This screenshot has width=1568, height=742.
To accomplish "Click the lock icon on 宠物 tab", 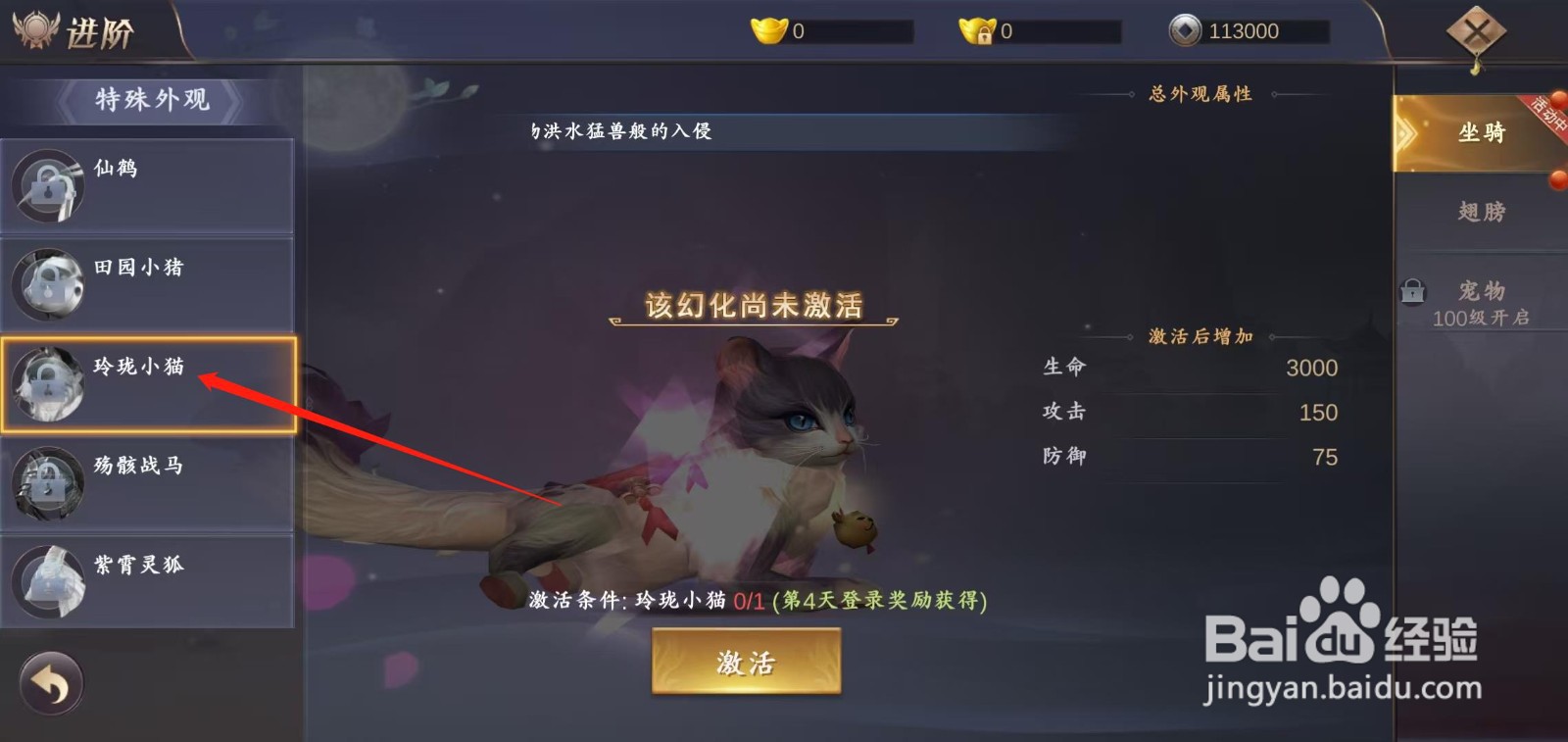I will [1414, 291].
